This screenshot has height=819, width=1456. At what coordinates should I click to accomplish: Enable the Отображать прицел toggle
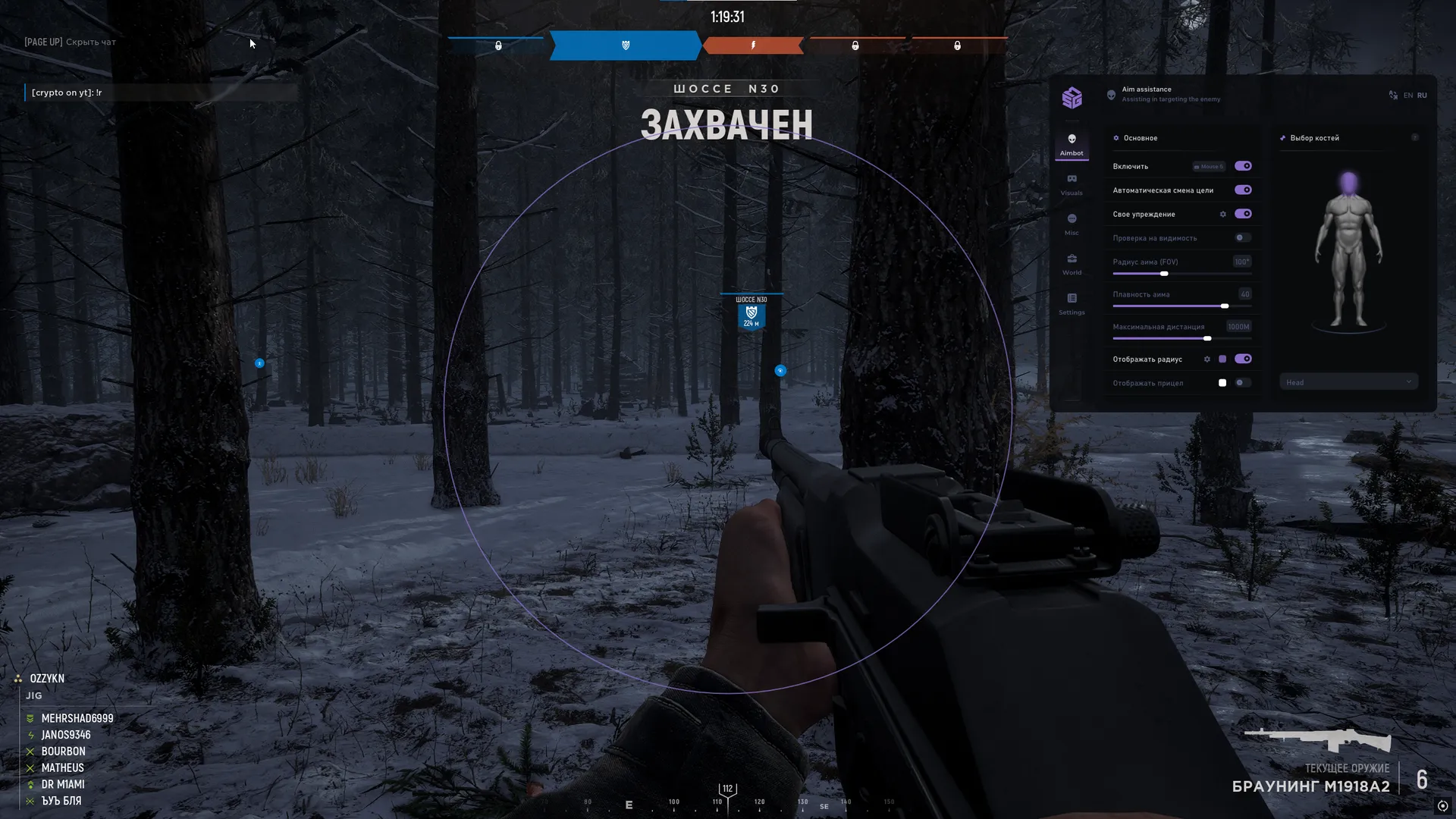pyautogui.click(x=1241, y=383)
